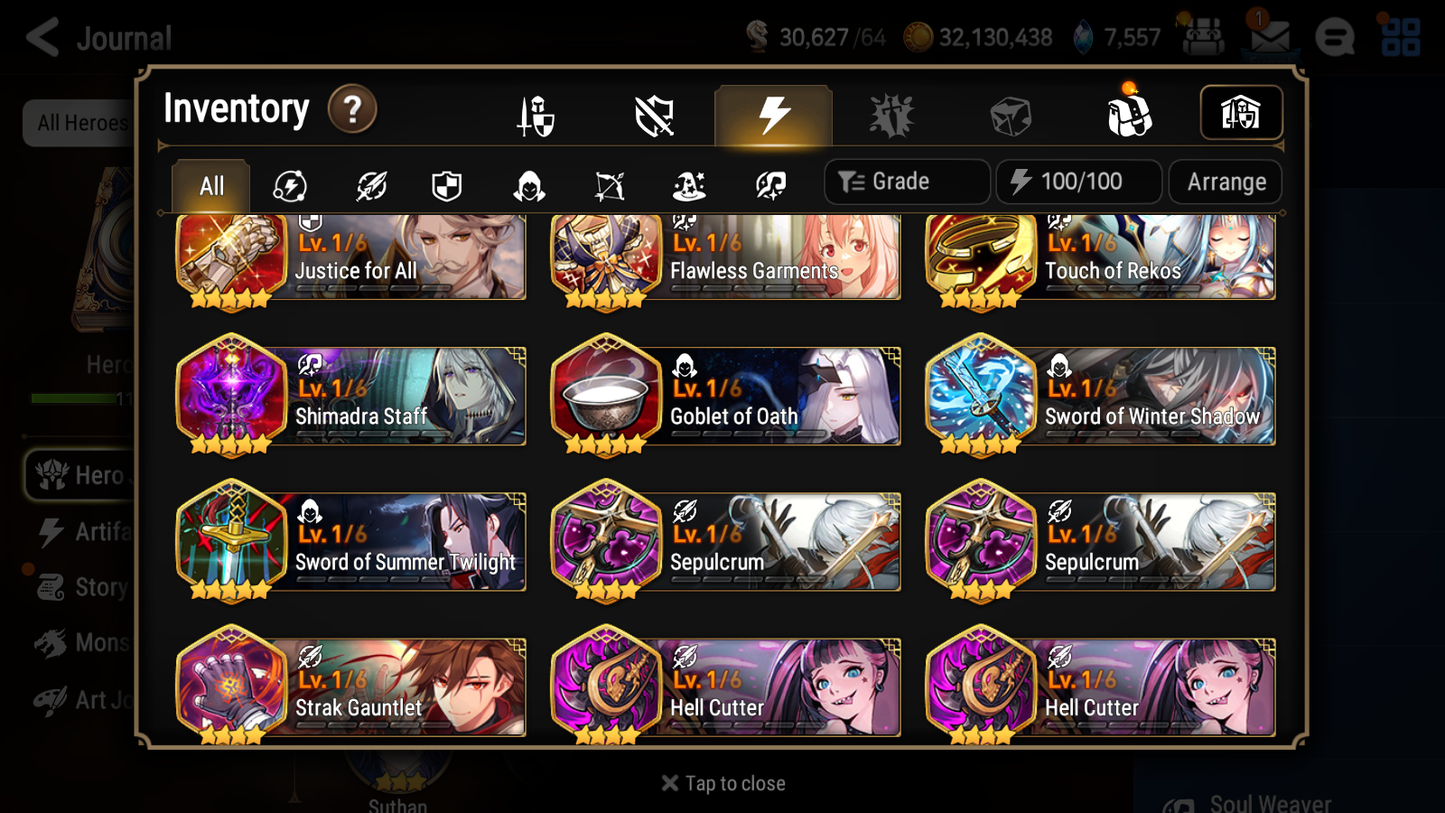Open the Exclusive Equipment crossed-shield tab
This screenshot has width=1445, height=813.
pos(655,114)
